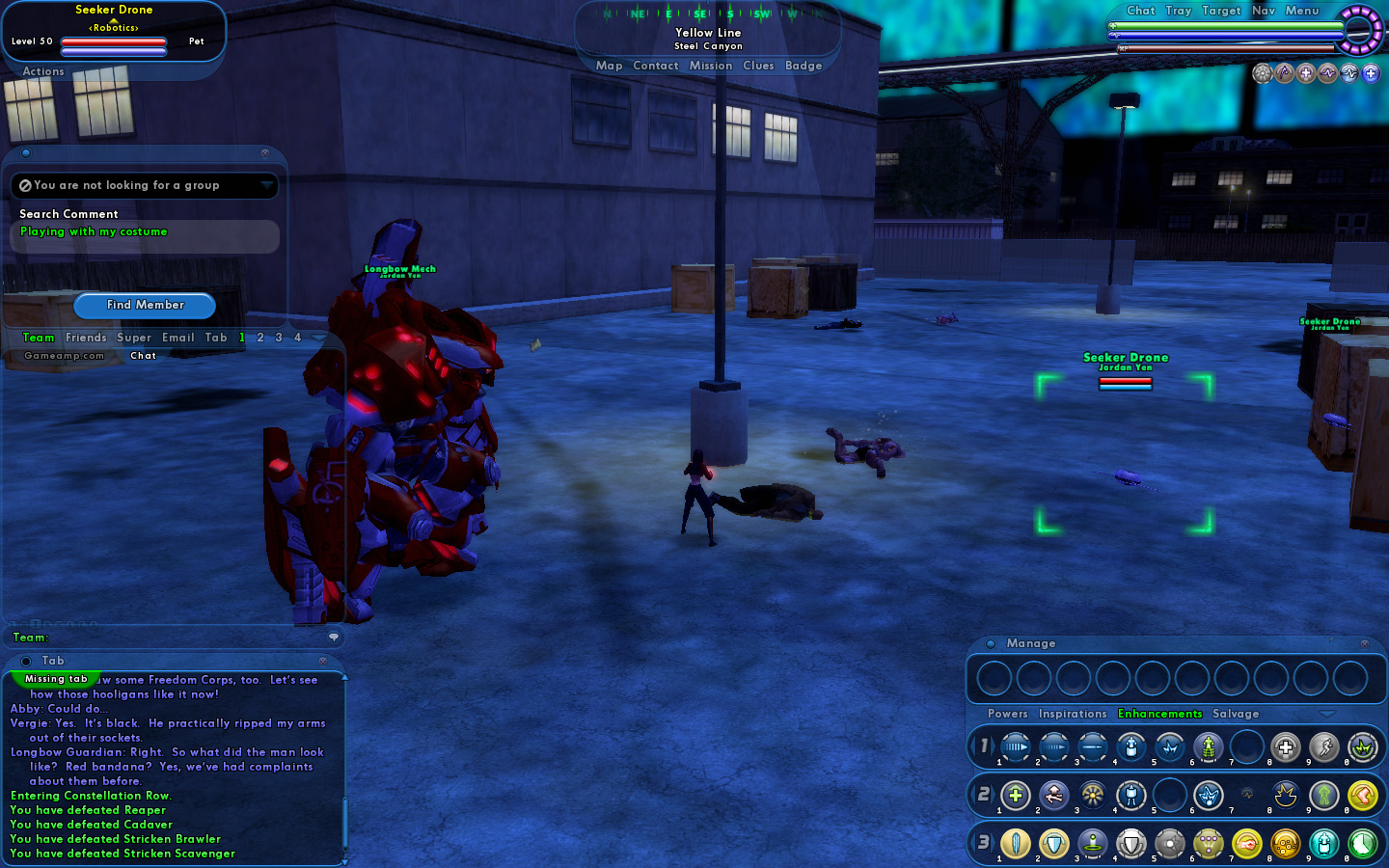Open the Contact list
This screenshot has width=1389, height=868.
coord(656,66)
